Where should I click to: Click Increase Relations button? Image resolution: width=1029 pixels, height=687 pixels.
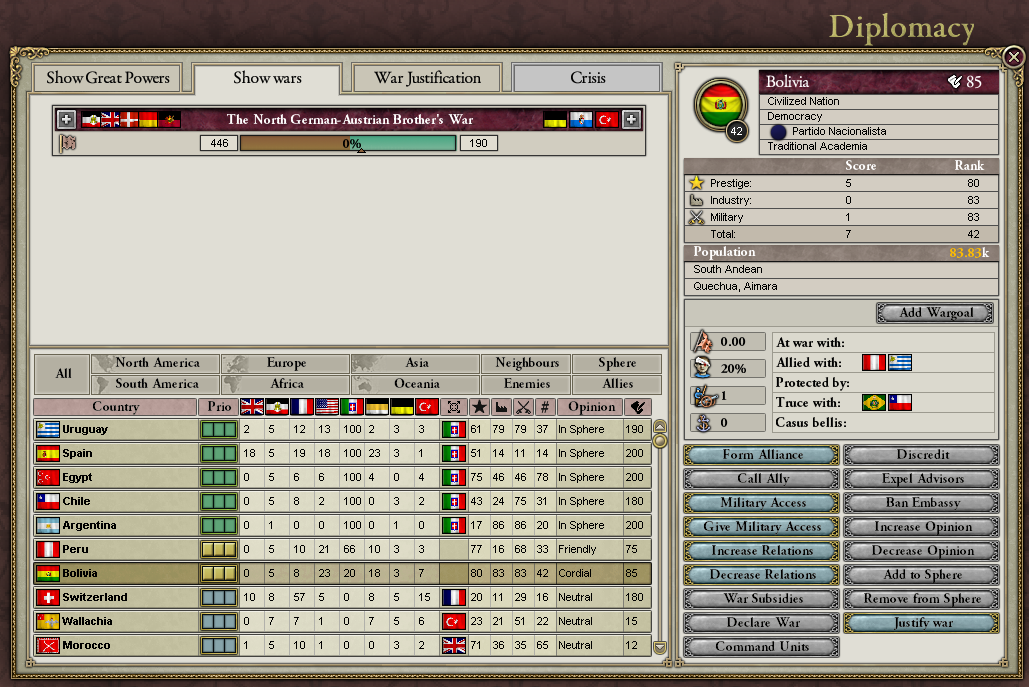tap(762, 551)
